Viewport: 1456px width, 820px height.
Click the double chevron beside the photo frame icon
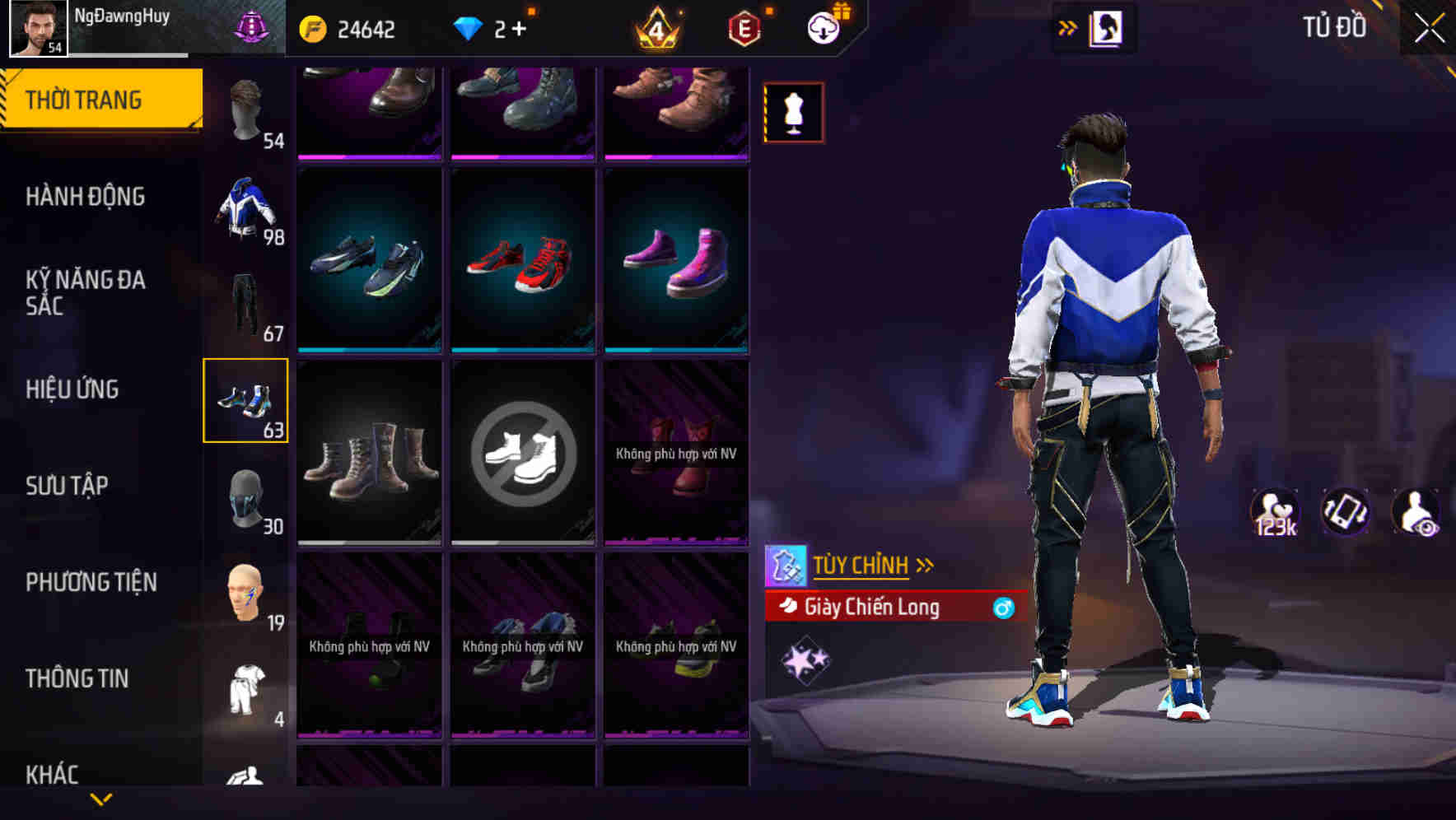coord(1068,27)
